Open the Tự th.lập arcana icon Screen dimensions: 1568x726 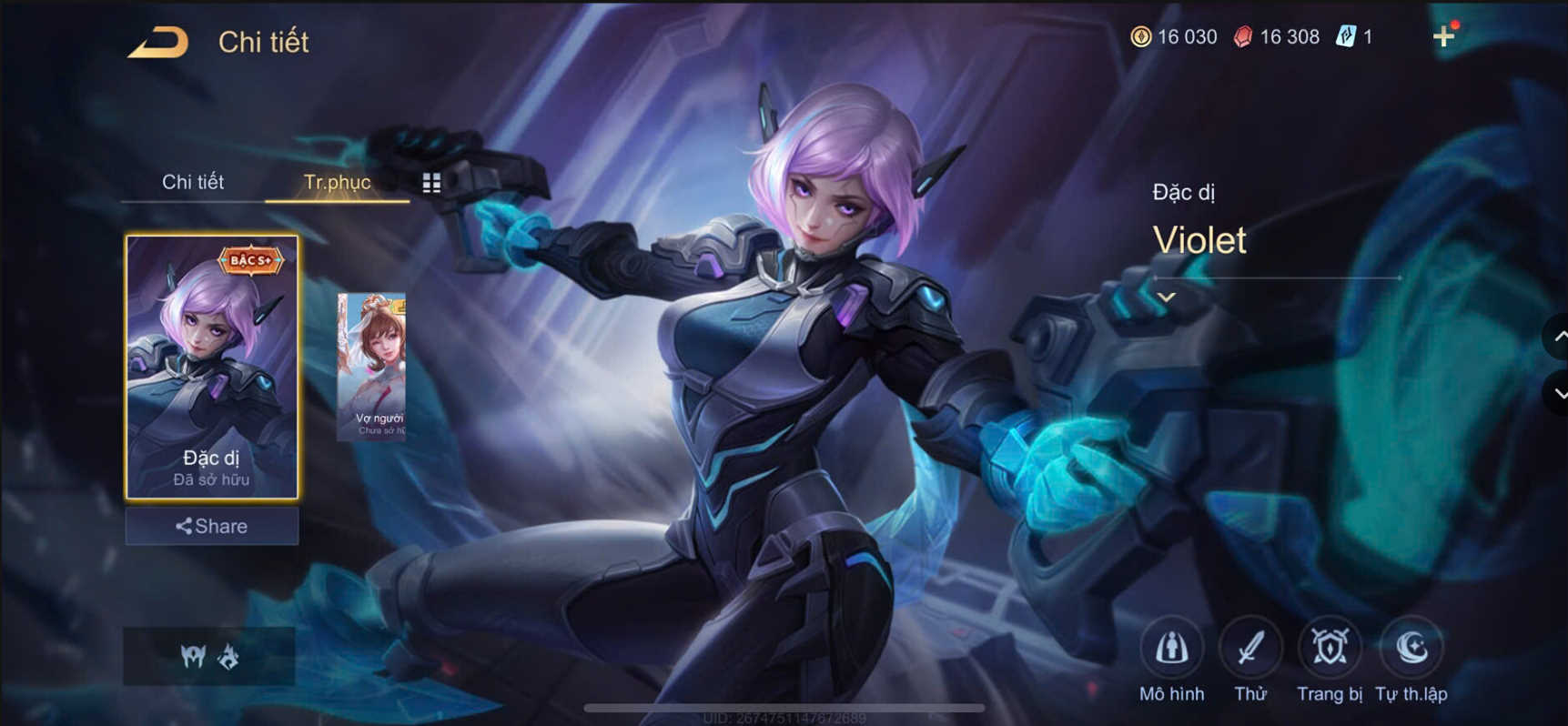[1411, 648]
